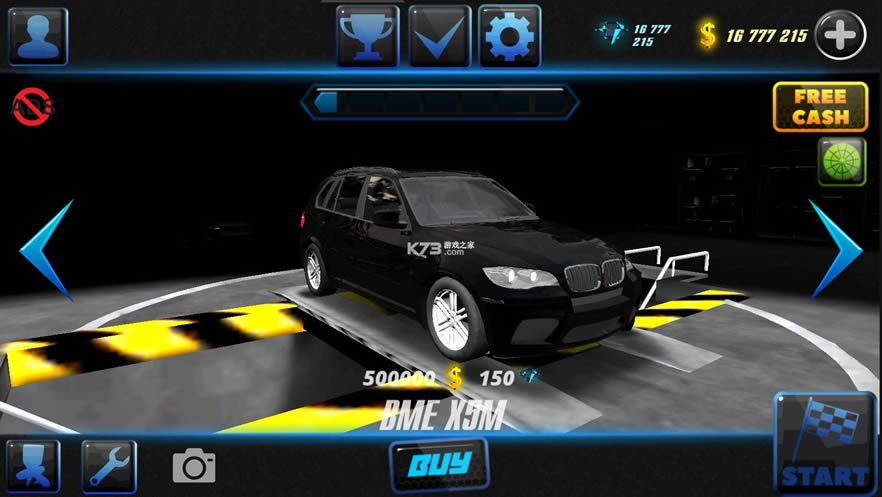The image size is (882, 497).
Task: Open the player profile icon
Action: coord(38,36)
